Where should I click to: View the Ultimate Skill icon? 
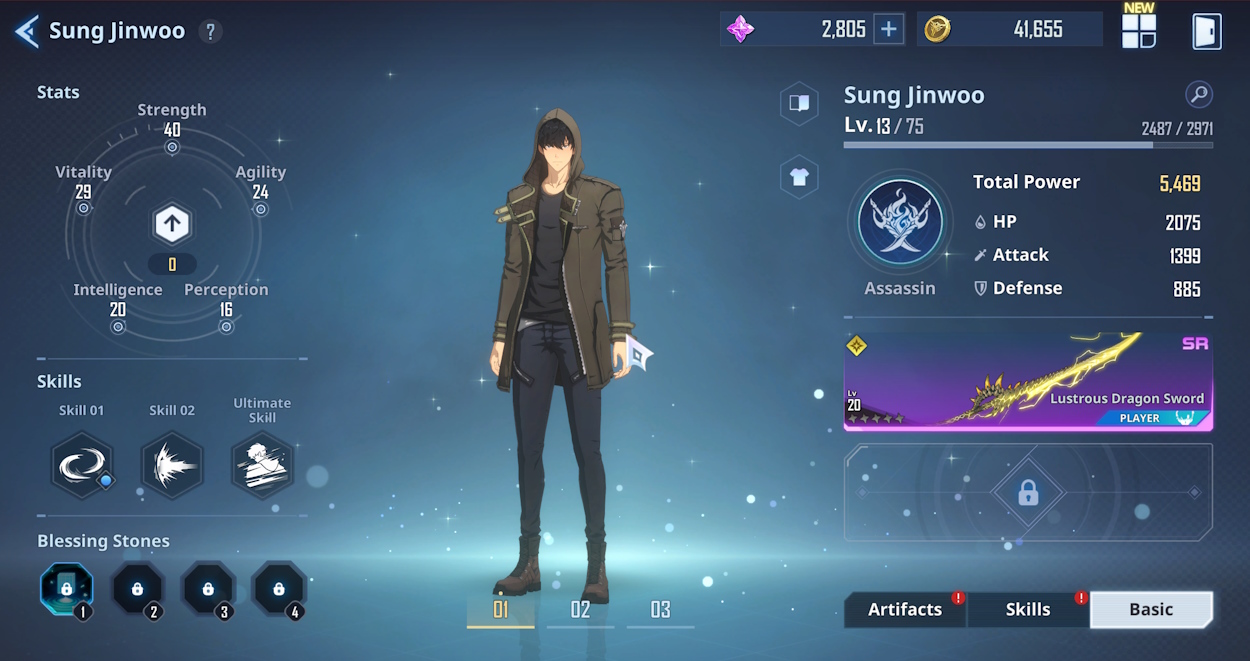[262, 465]
